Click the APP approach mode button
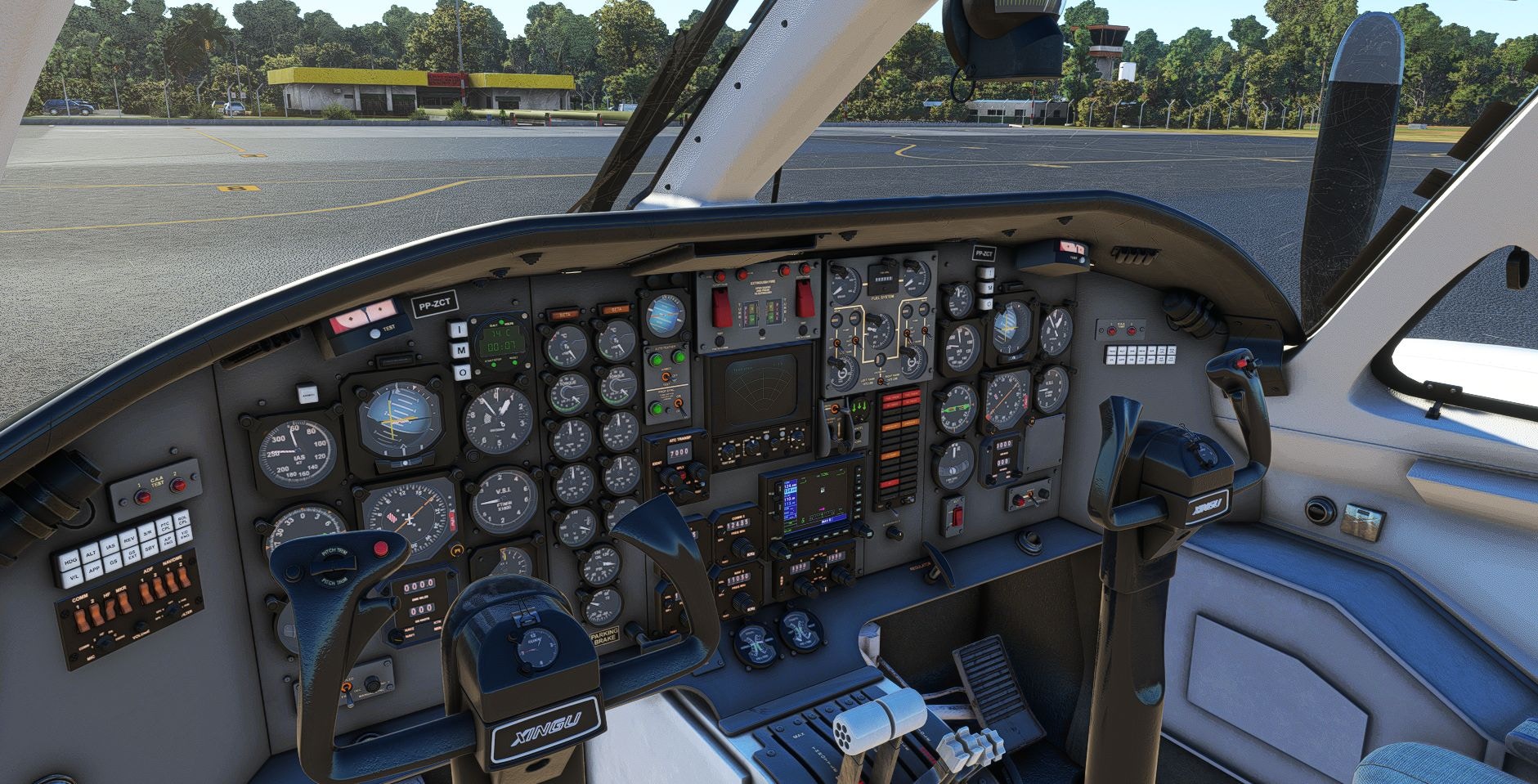This screenshot has width=1538, height=784. point(94,570)
